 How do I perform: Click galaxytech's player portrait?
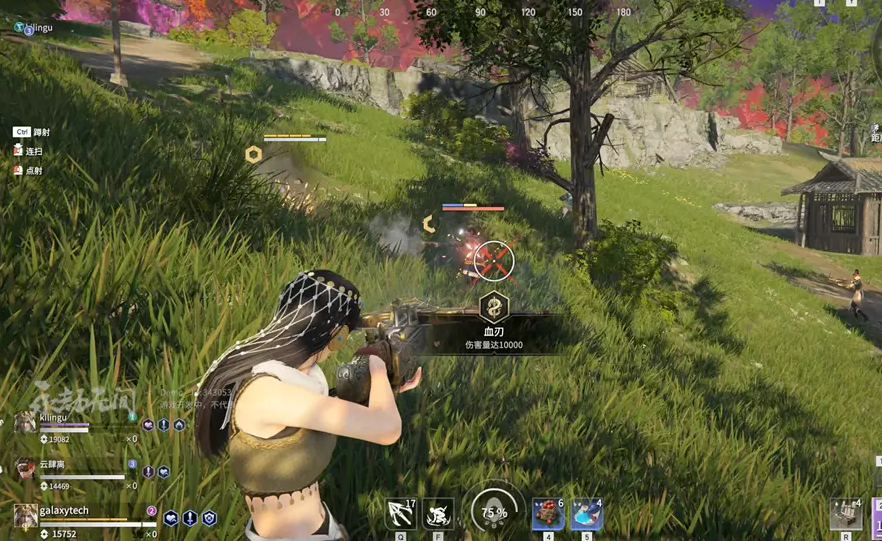26,515
